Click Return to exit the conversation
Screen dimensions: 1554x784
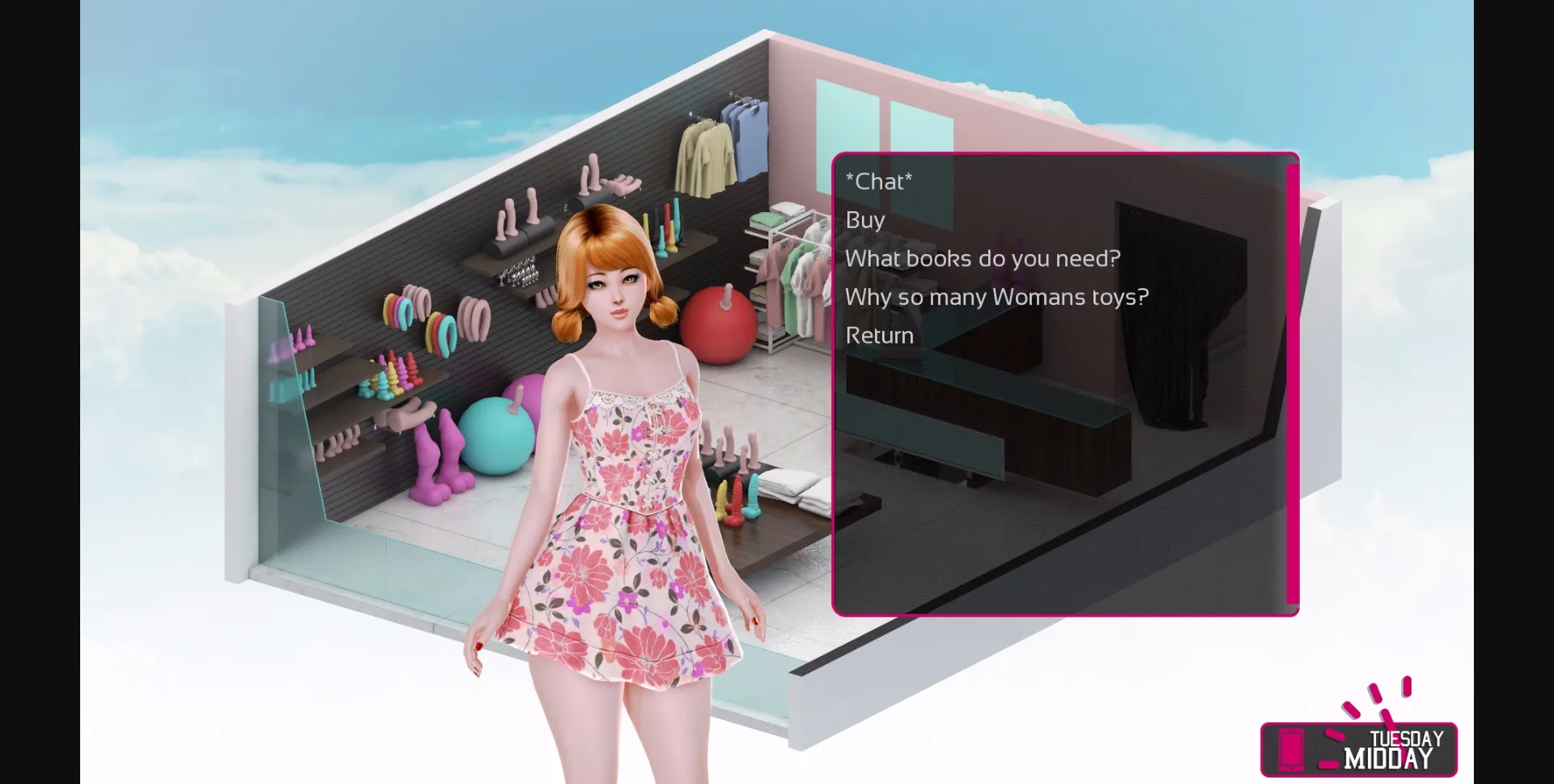coord(878,335)
